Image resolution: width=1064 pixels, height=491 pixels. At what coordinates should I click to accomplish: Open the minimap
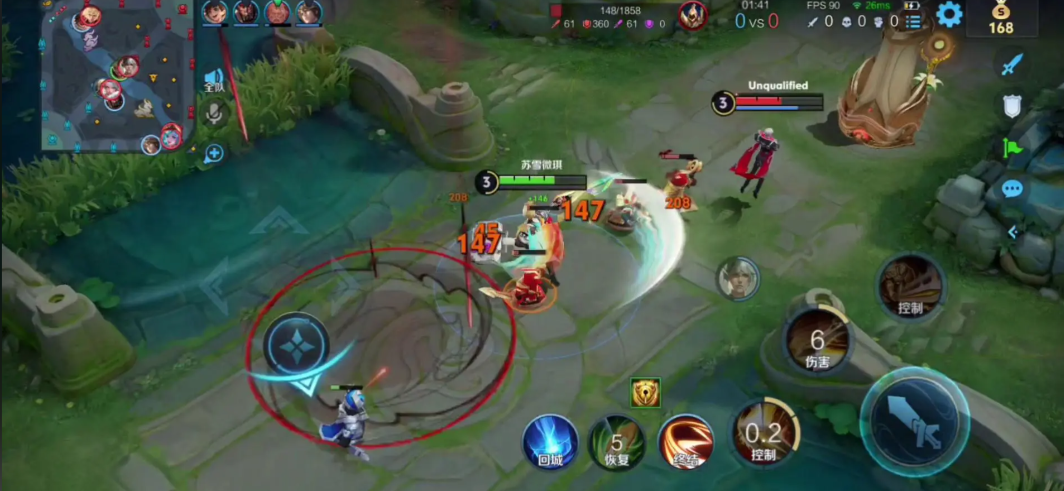tap(116, 76)
